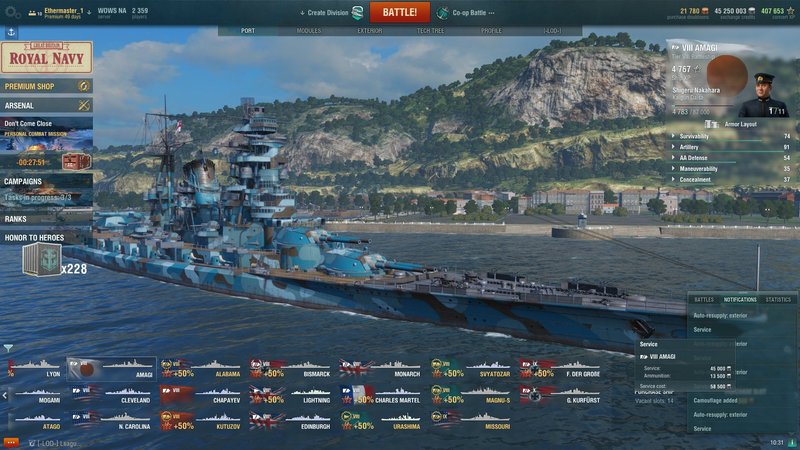Open the Exterior tab
Screen dimensions: 800x450
click(370, 31)
